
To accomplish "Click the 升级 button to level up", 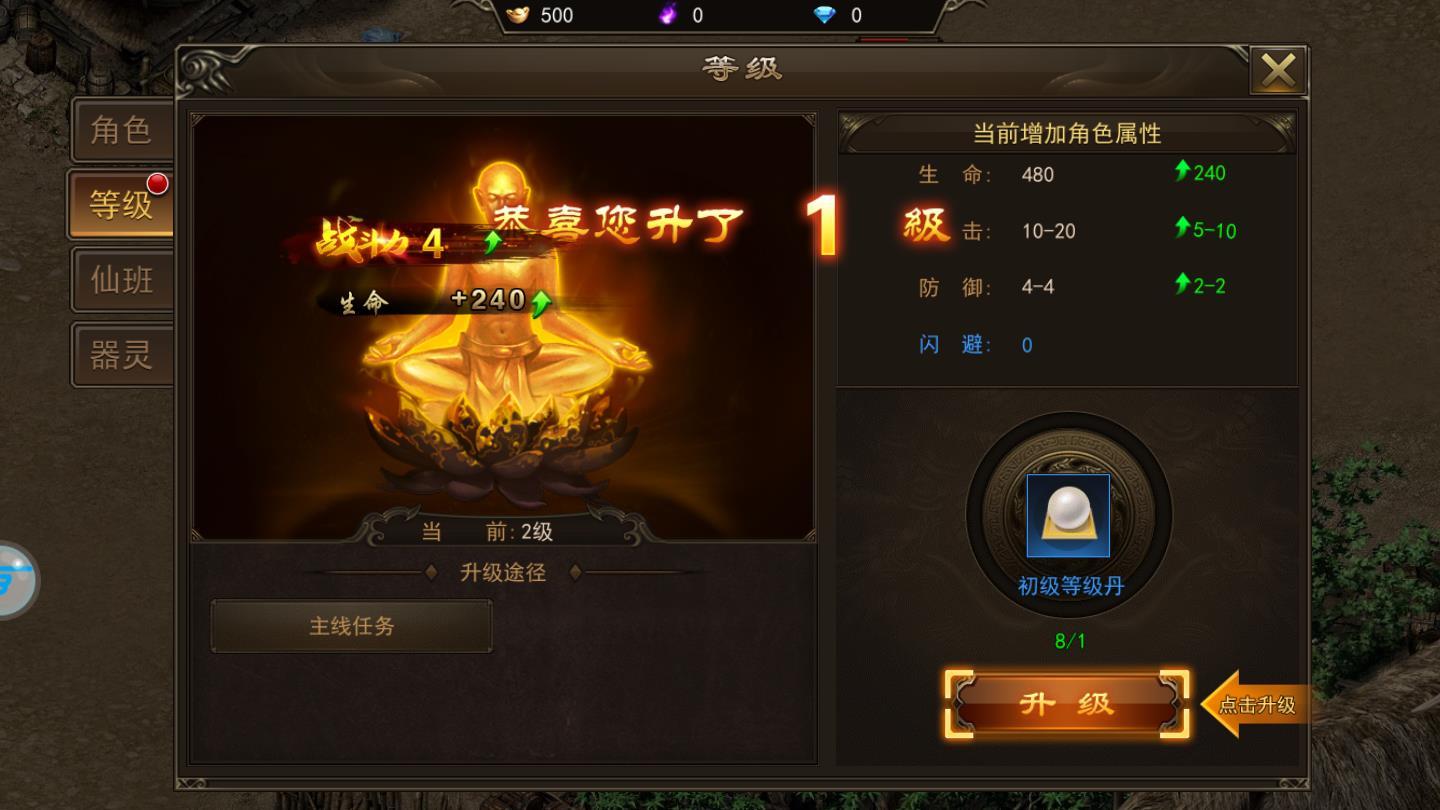I will coord(1065,703).
